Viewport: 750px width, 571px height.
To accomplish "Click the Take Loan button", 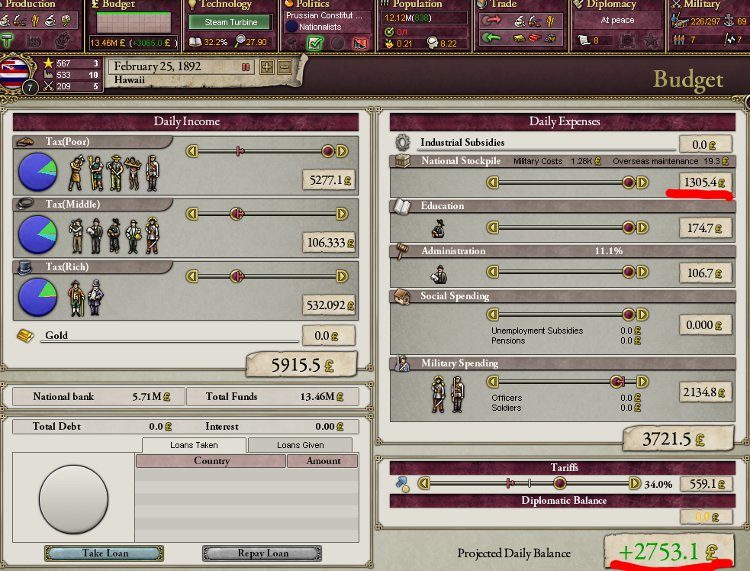I will pyautogui.click(x=104, y=553).
